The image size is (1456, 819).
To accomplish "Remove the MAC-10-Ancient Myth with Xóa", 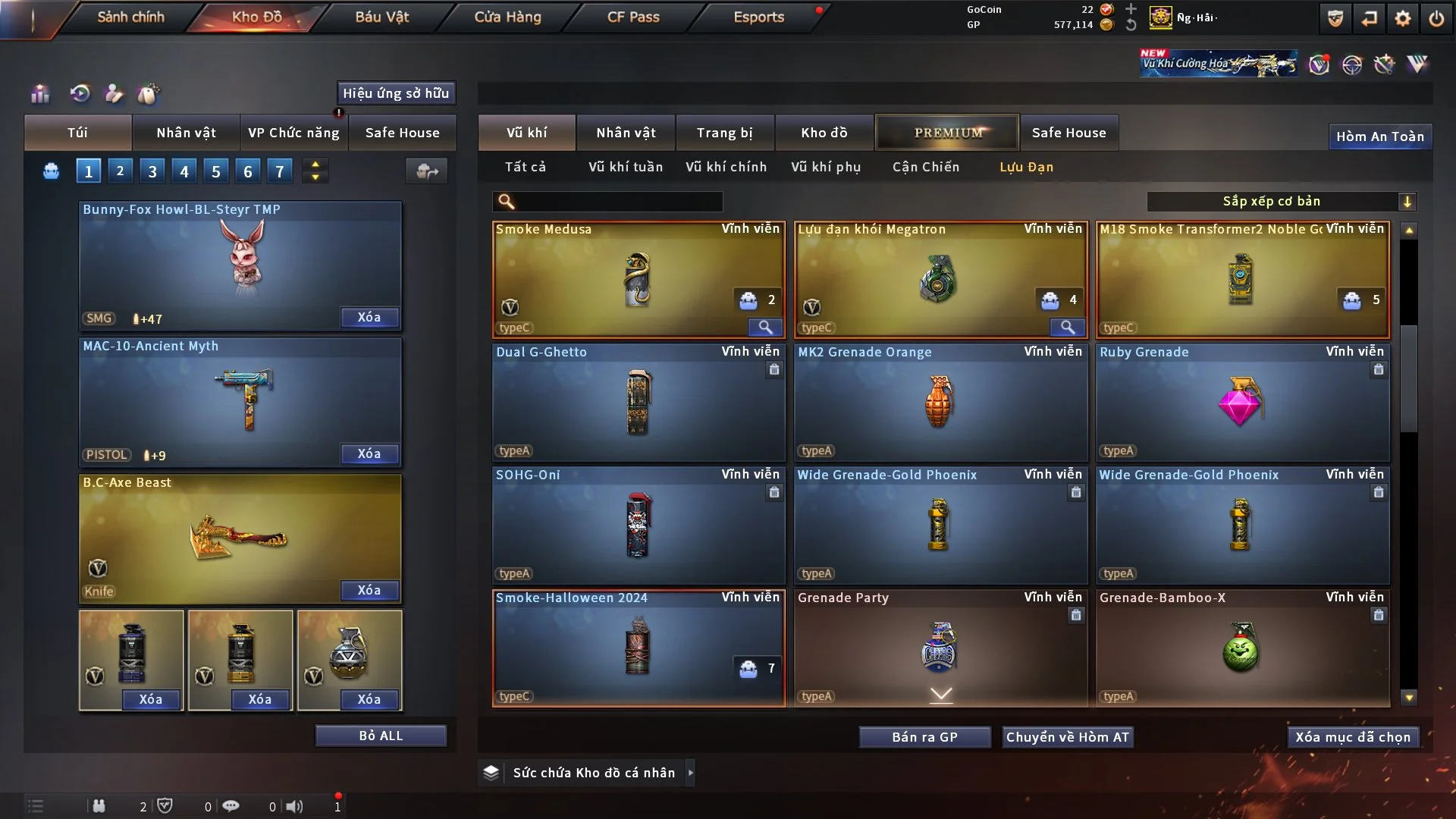I will 369,453.
